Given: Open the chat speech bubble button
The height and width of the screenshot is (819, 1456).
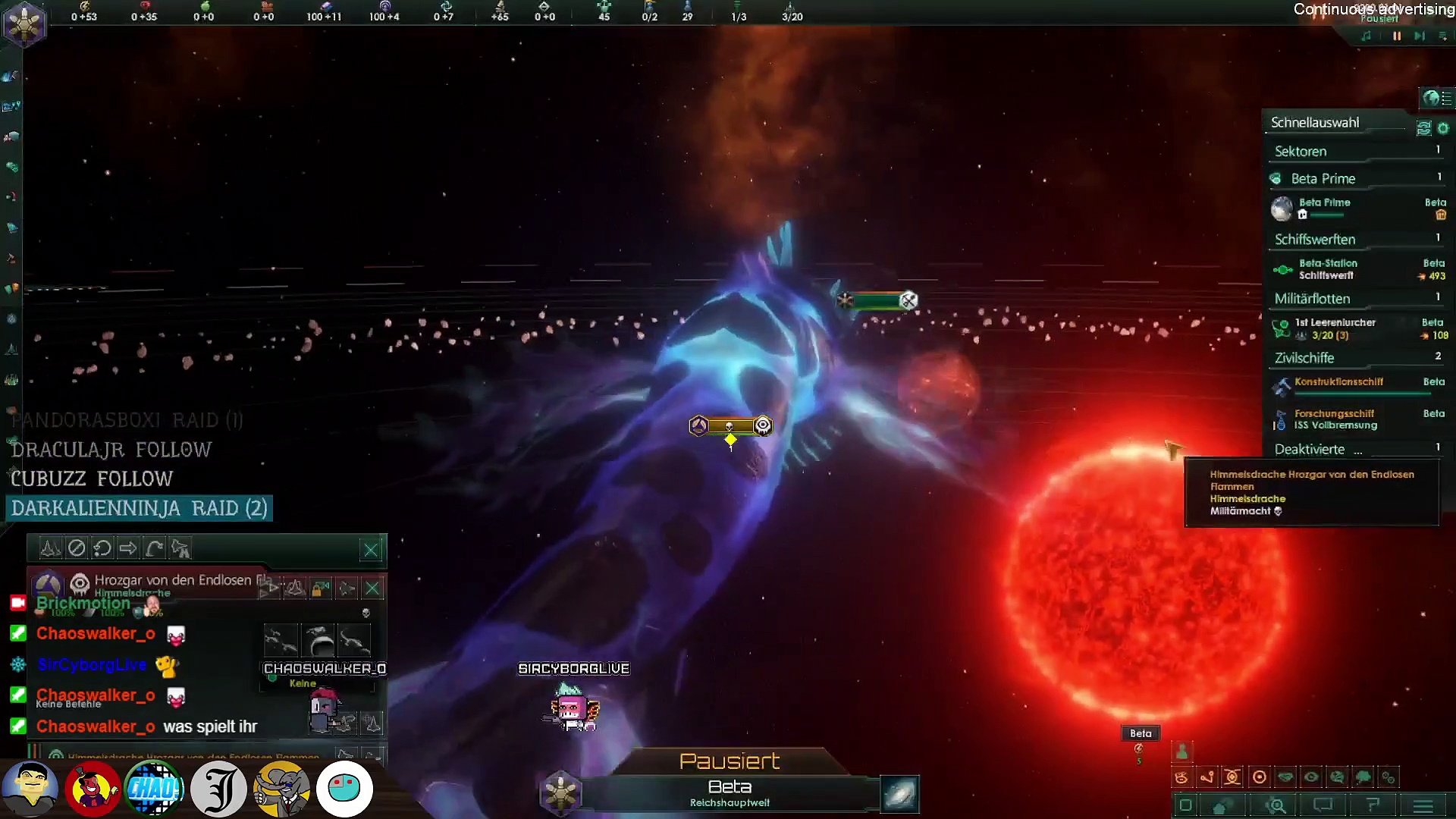Looking at the screenshot, I should pyautogui.click(x=1323, y=805).
